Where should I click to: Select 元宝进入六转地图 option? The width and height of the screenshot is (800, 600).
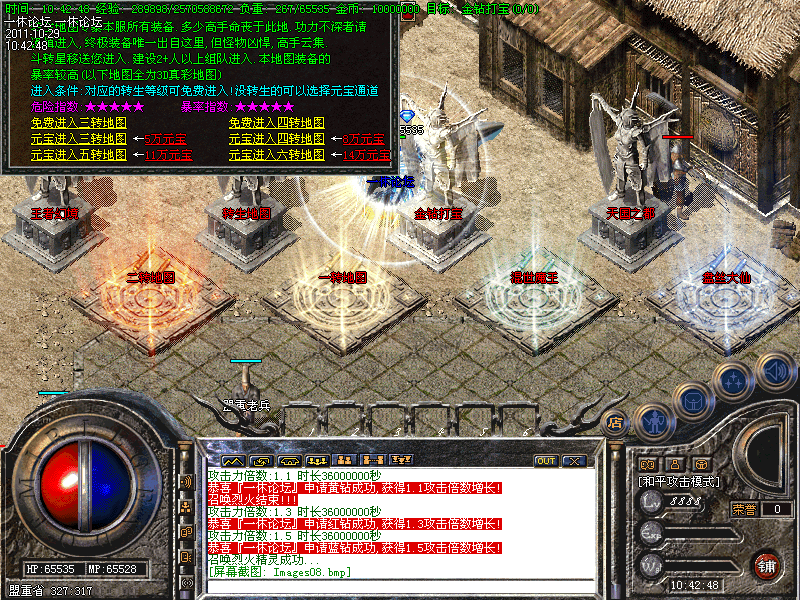(x=277, y=155)
